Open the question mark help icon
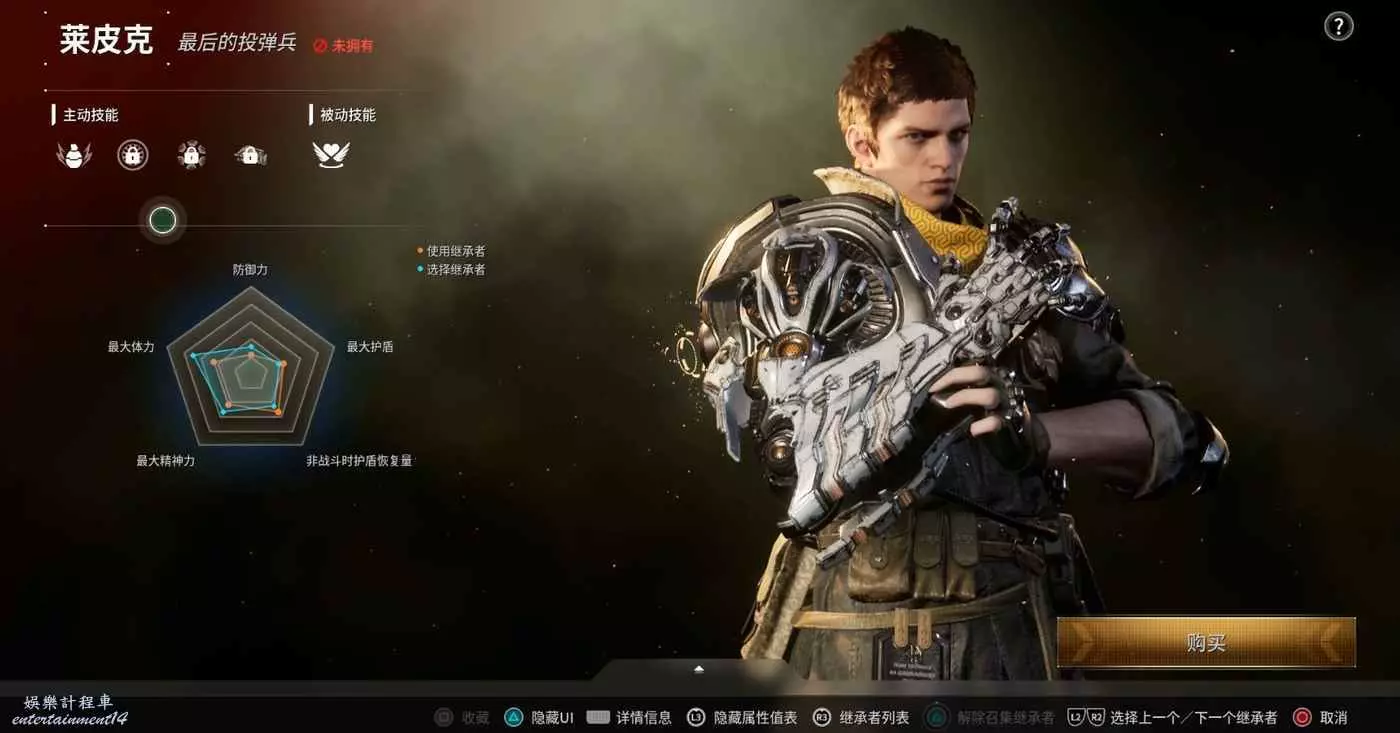 pyautogui.click(x=1338, y=27)
